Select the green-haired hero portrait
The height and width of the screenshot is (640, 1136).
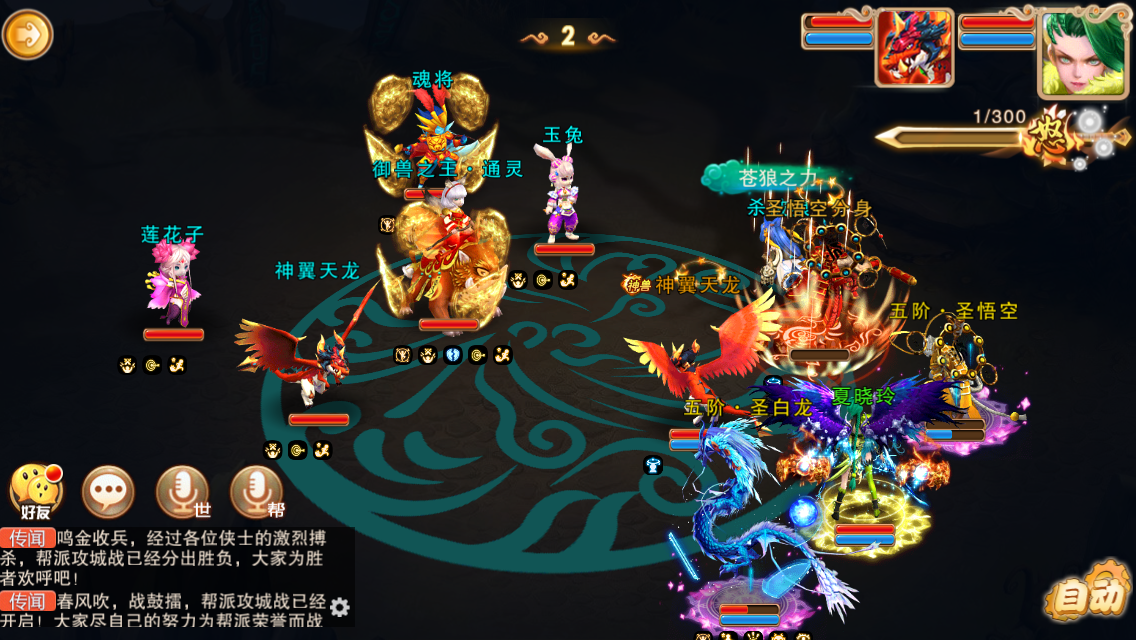tap(1075, 53)
